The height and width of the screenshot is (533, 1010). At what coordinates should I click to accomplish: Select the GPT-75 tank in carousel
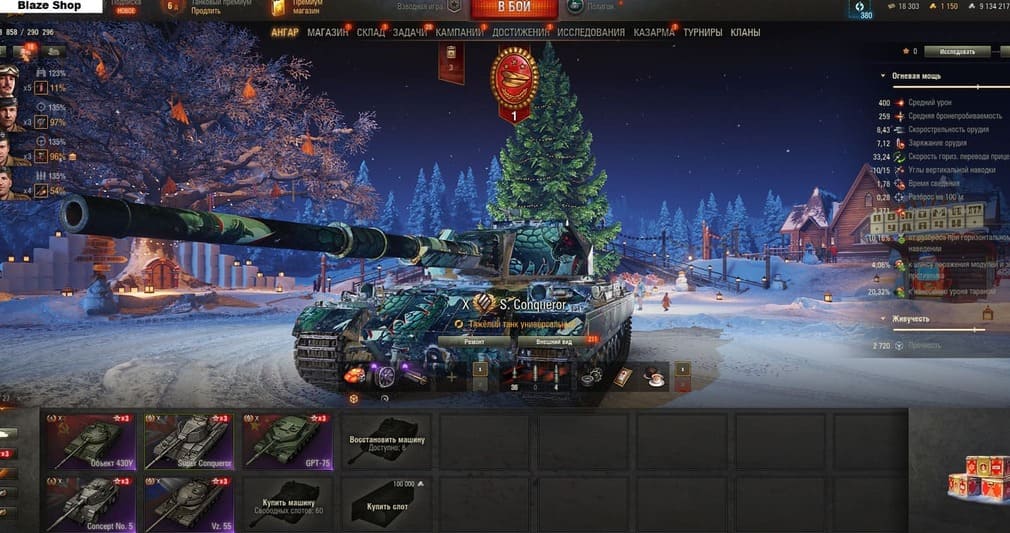pos(288,441)
